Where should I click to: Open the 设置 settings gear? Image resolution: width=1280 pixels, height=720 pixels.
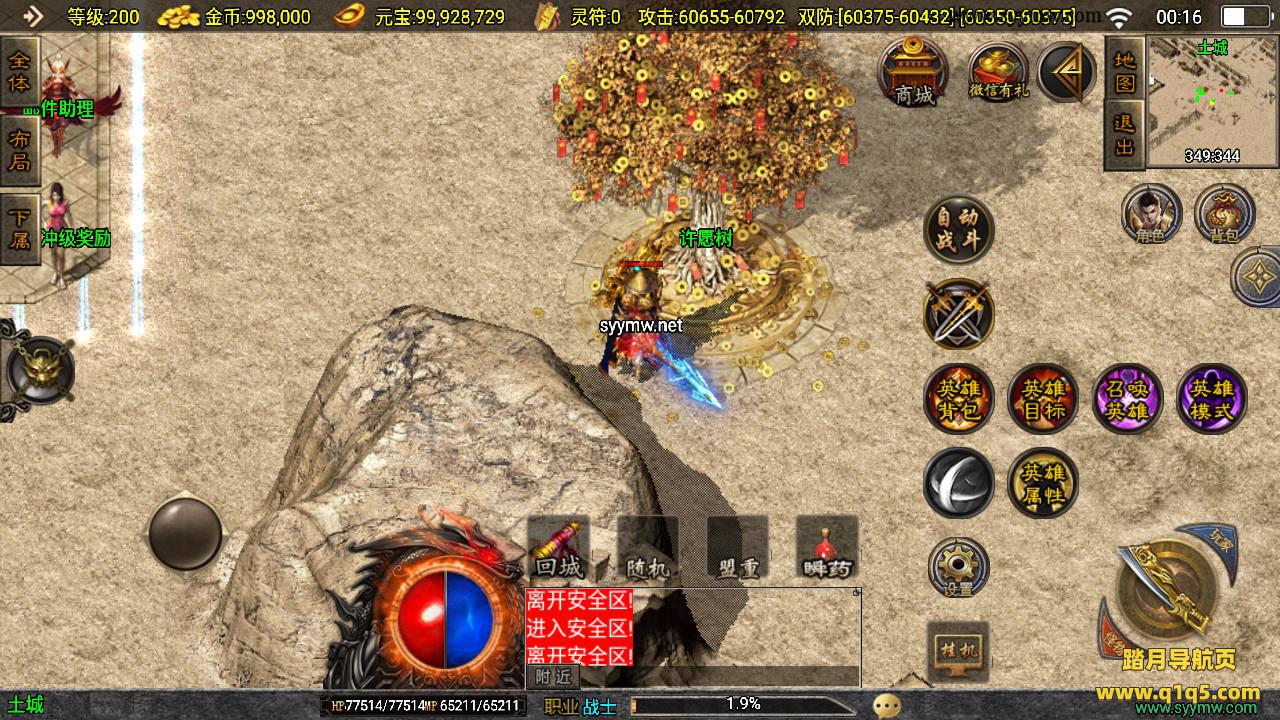(x=958, y=568)
